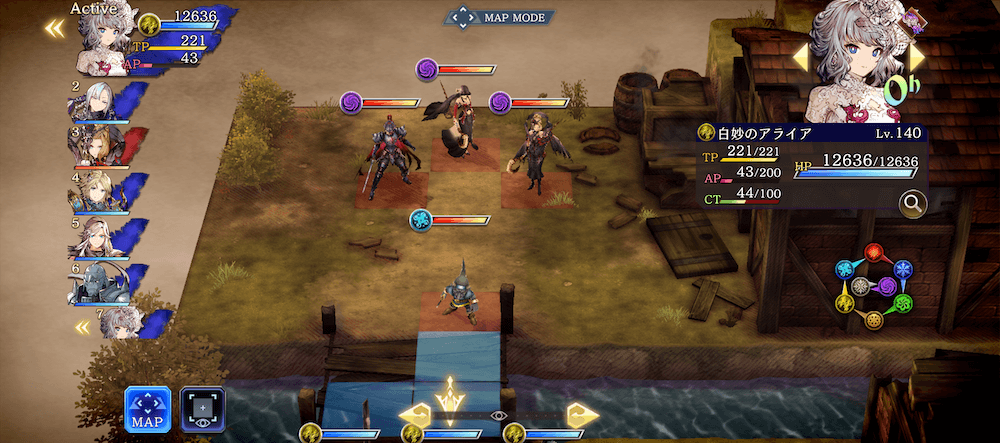Image resolution: width=1000 pixels, height=443 pixels.
Task: Click the element affinity wheel
Action: click(875, 286)
